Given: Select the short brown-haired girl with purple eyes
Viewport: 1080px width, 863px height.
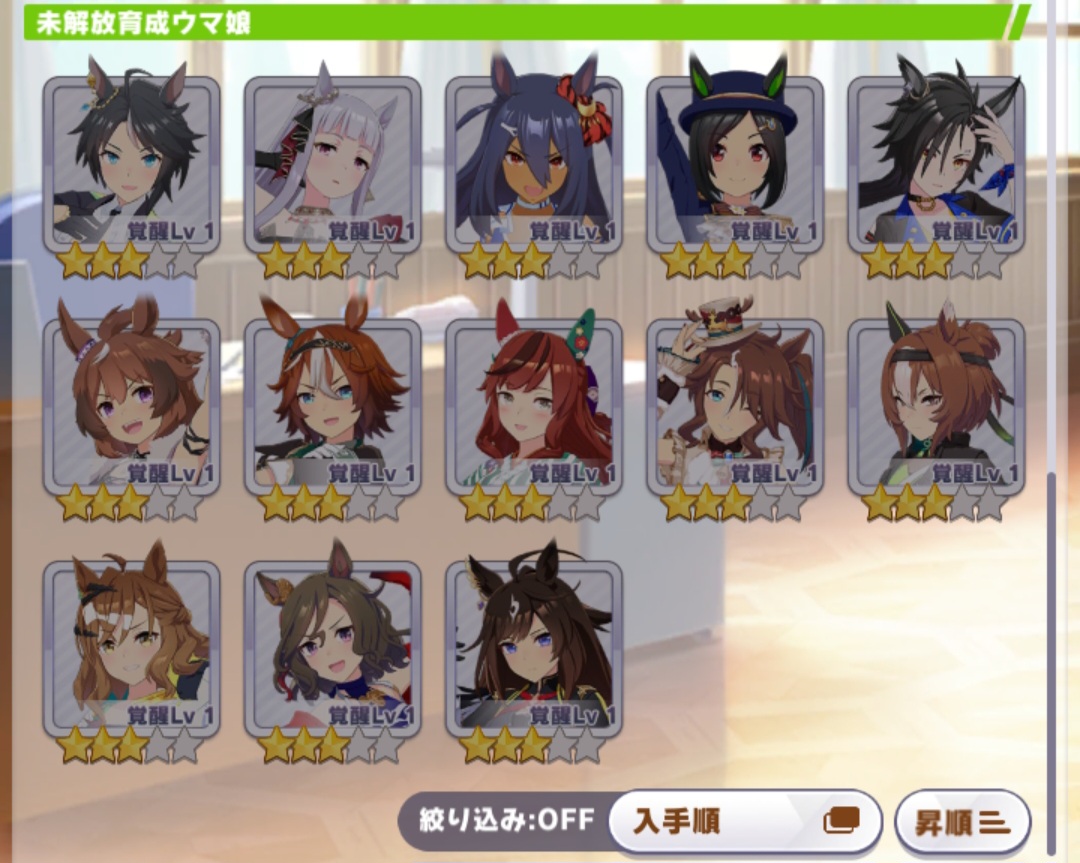Looking at the screenshot, I should tap(131, 407).
